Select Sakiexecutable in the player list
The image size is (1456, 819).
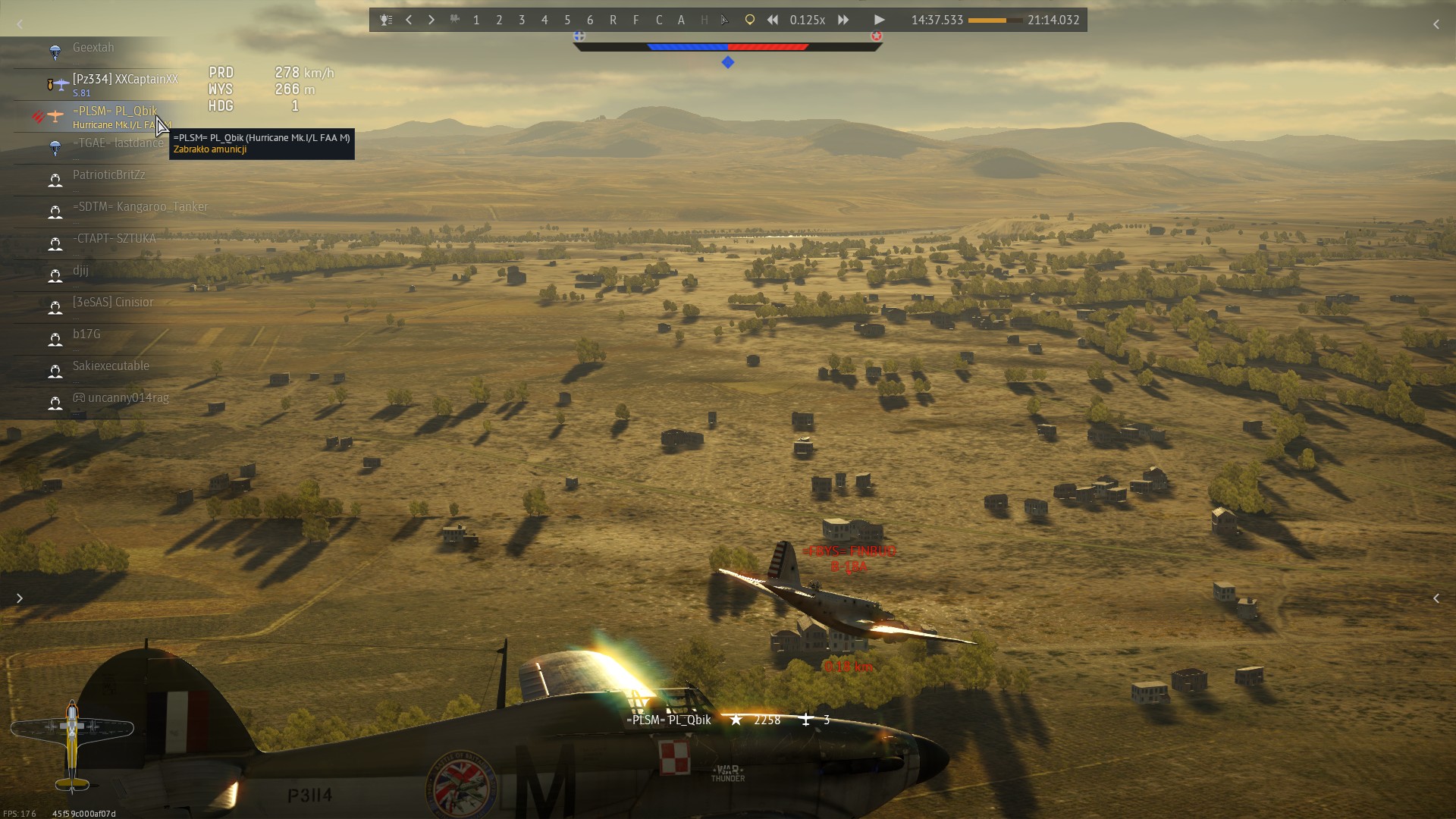pyautogui.click(x=111, y=366)
